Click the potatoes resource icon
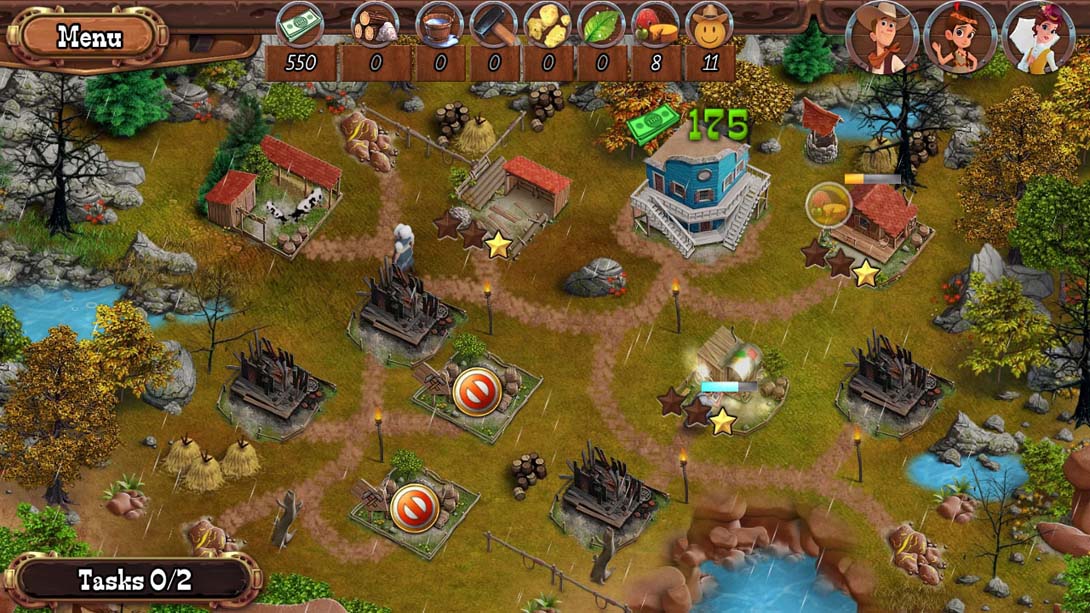 548,25
